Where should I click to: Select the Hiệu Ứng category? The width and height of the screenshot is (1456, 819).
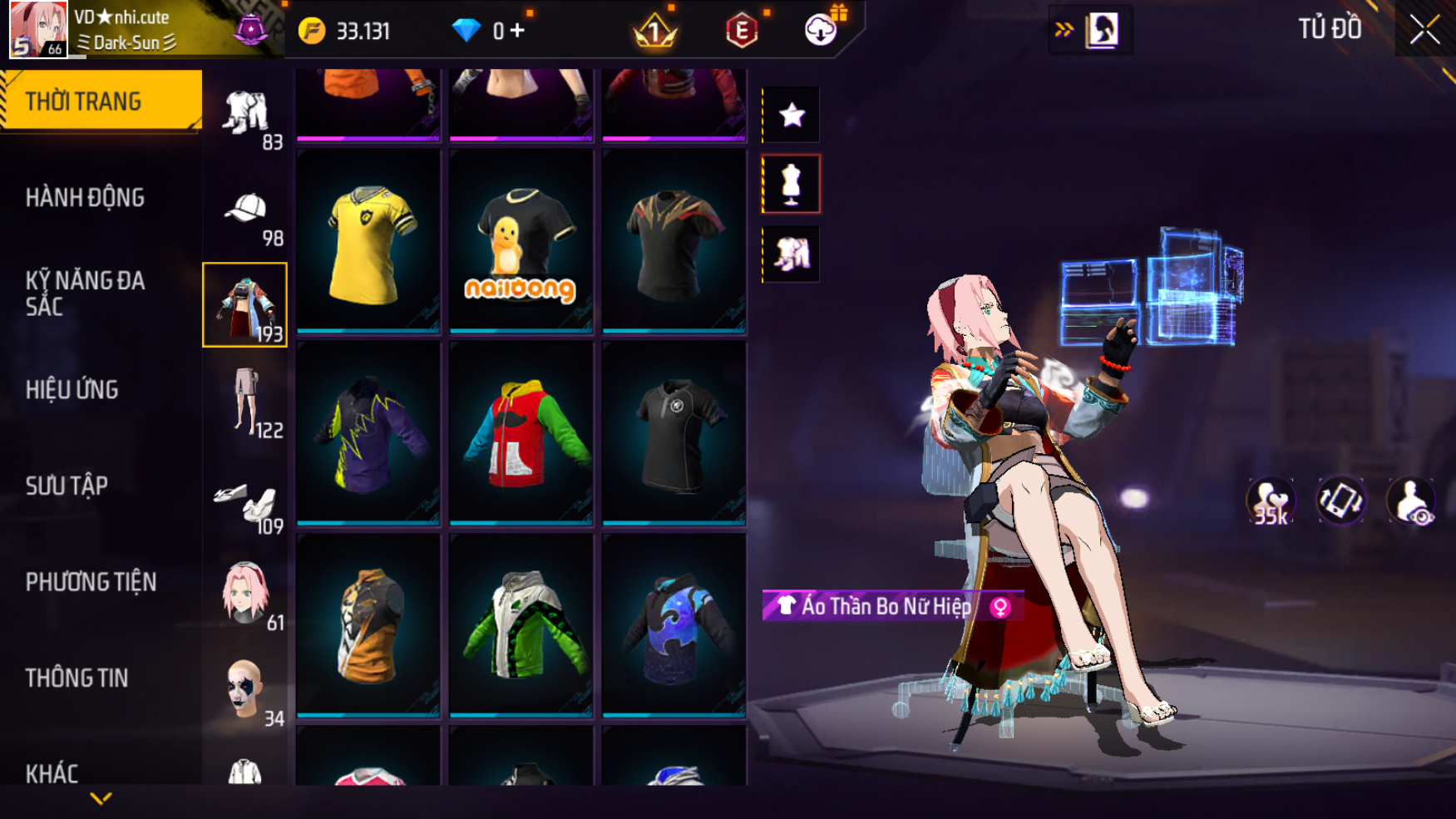[72, 389]
